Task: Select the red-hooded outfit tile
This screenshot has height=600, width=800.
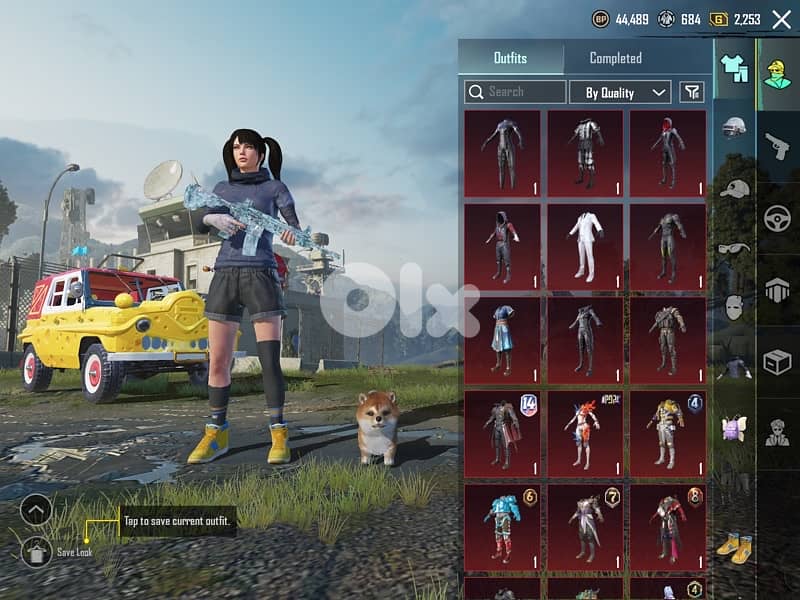Action: pos(667,153)
